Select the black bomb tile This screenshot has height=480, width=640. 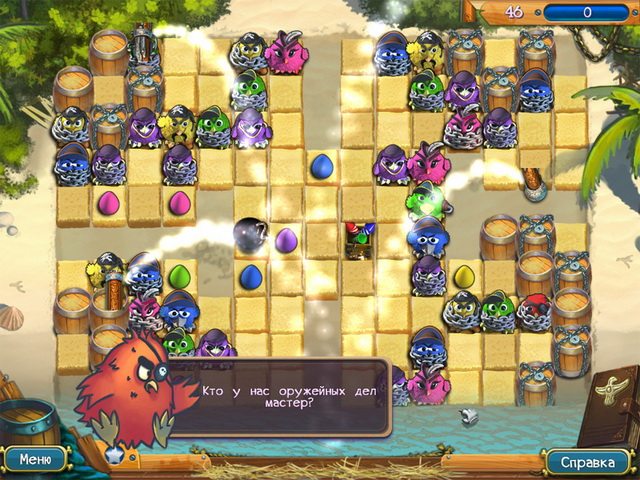(x=250, y=234)
